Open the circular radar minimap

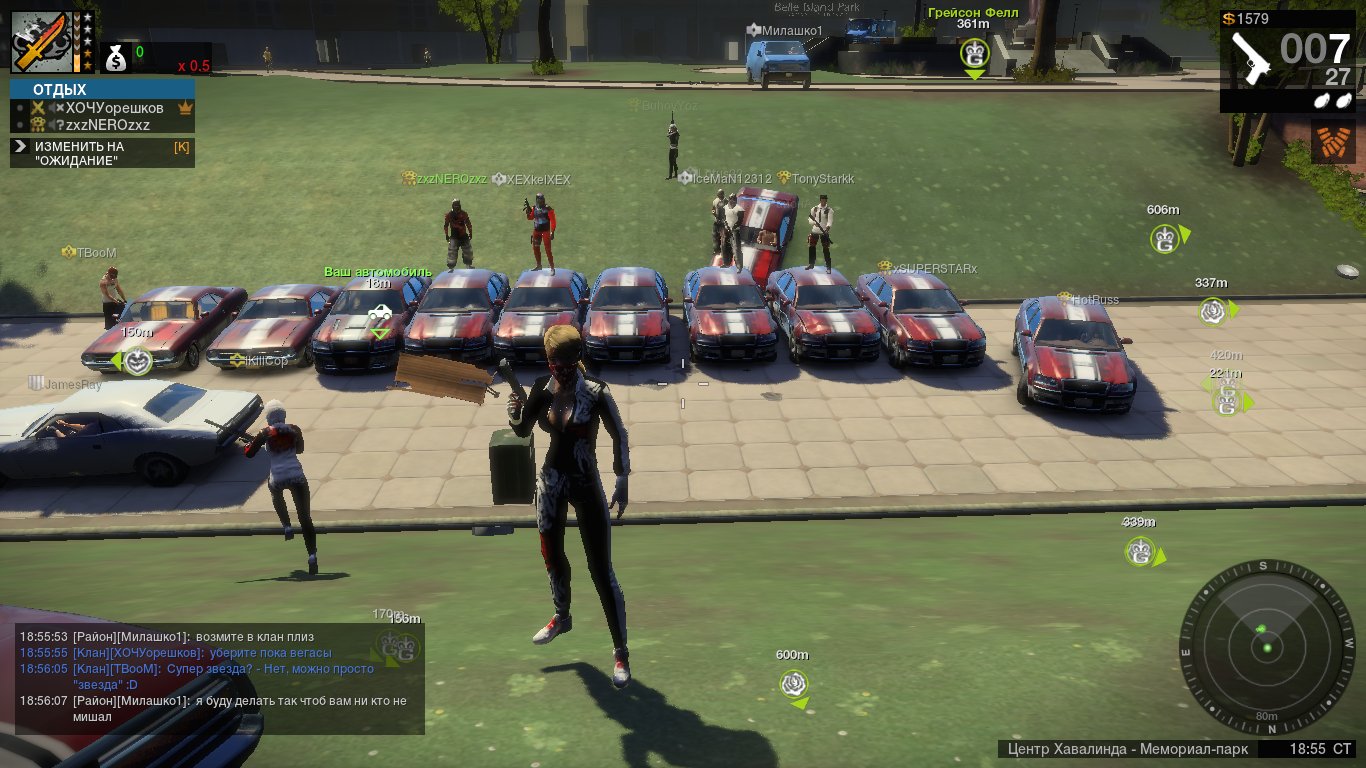[x=1266, y=647]
